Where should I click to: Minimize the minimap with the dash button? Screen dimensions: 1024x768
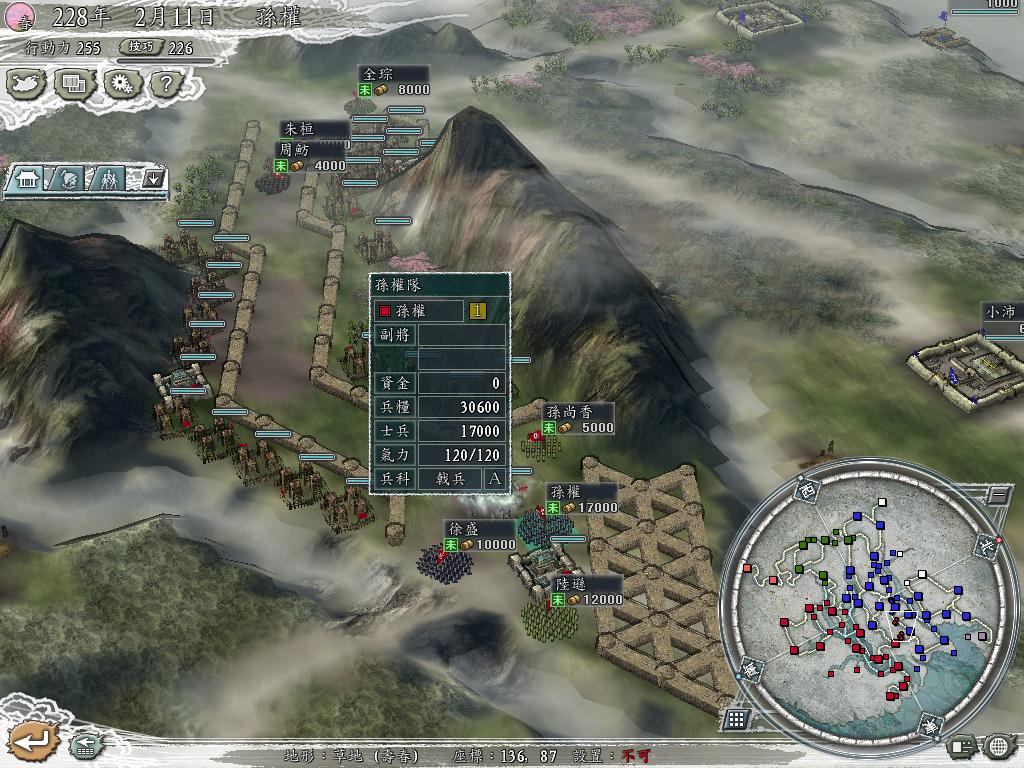pos(998,494)
